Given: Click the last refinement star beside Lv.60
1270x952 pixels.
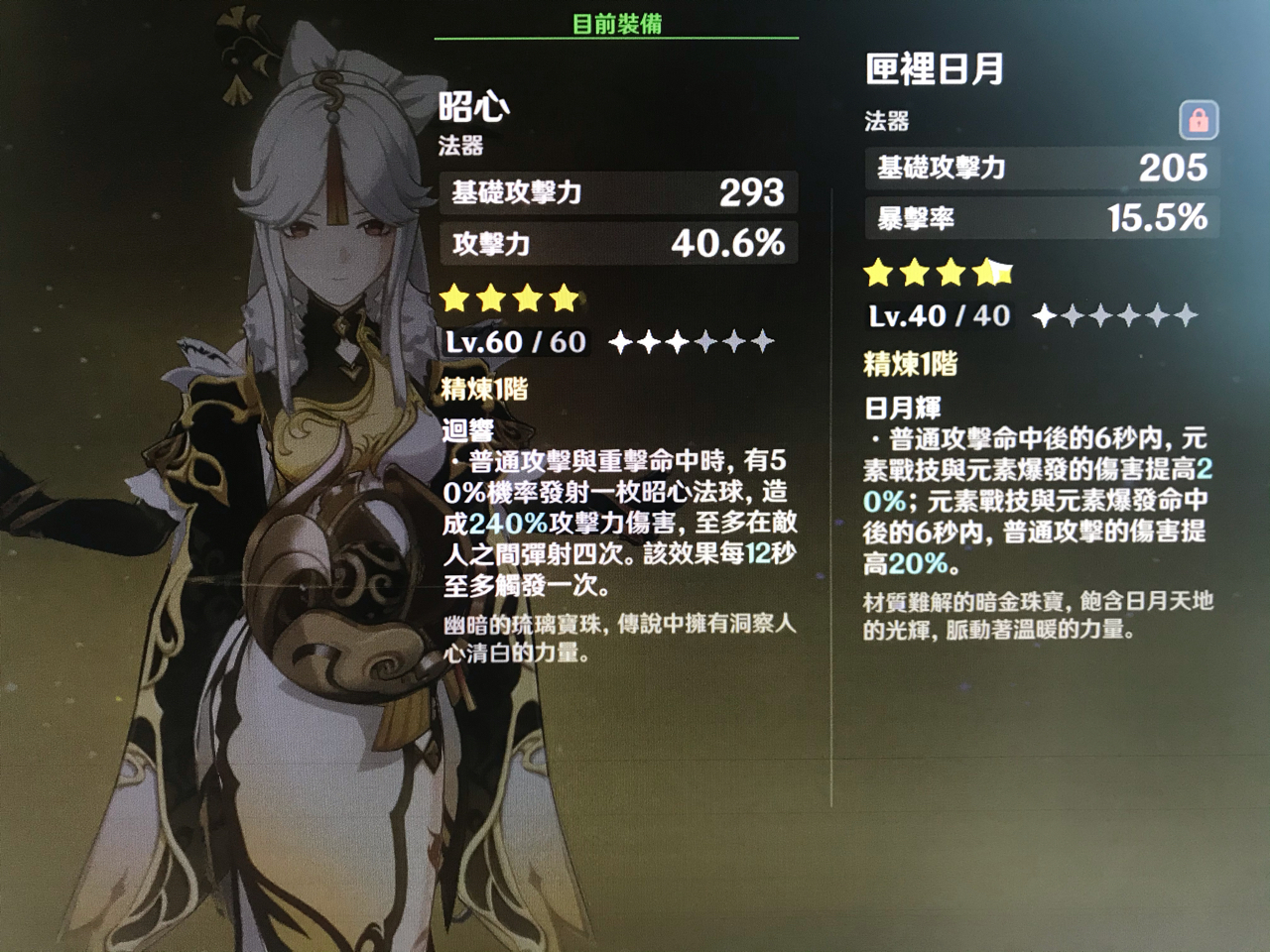Looking at the screenshot, I should coord(761,342).
